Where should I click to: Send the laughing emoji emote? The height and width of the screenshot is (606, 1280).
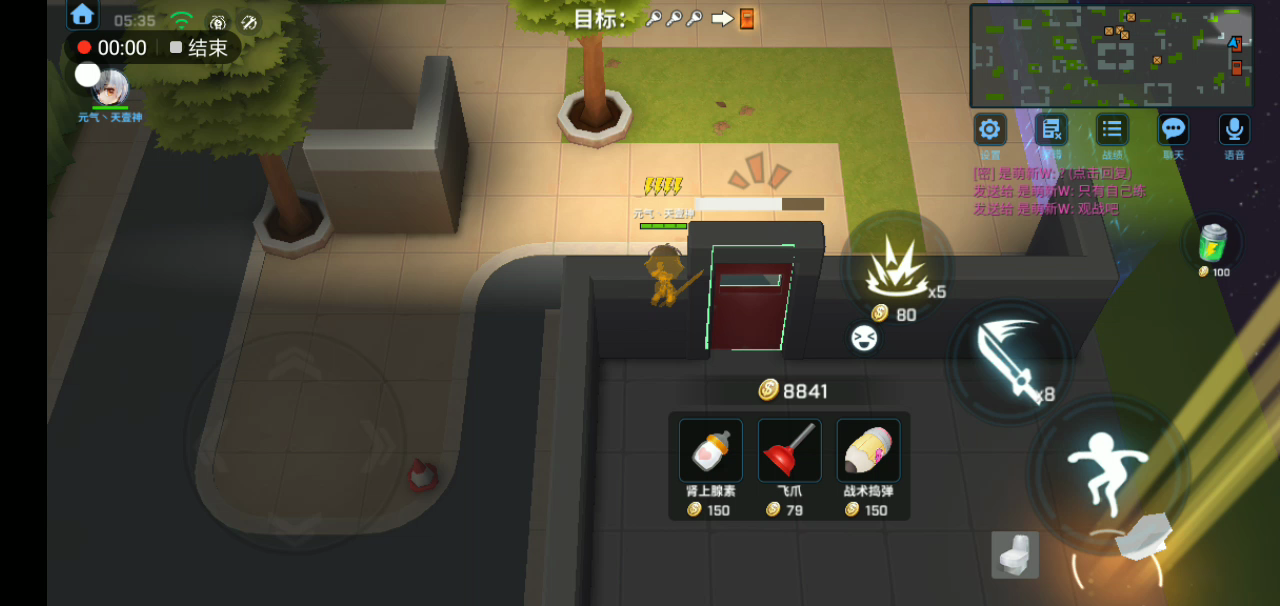click(864, 338)
